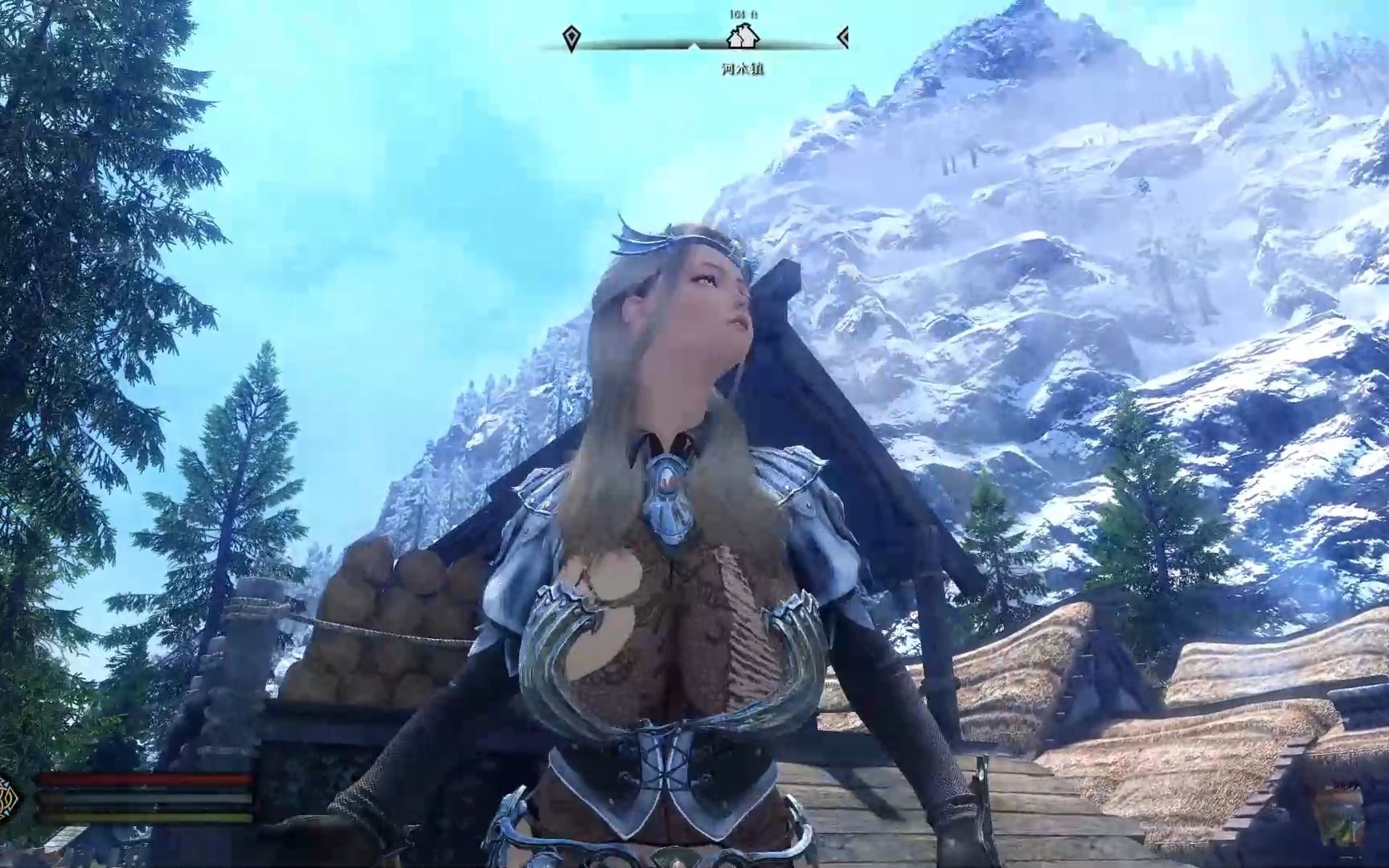Select the diamond marker at the compass's left end

click(x=571, y=38)
